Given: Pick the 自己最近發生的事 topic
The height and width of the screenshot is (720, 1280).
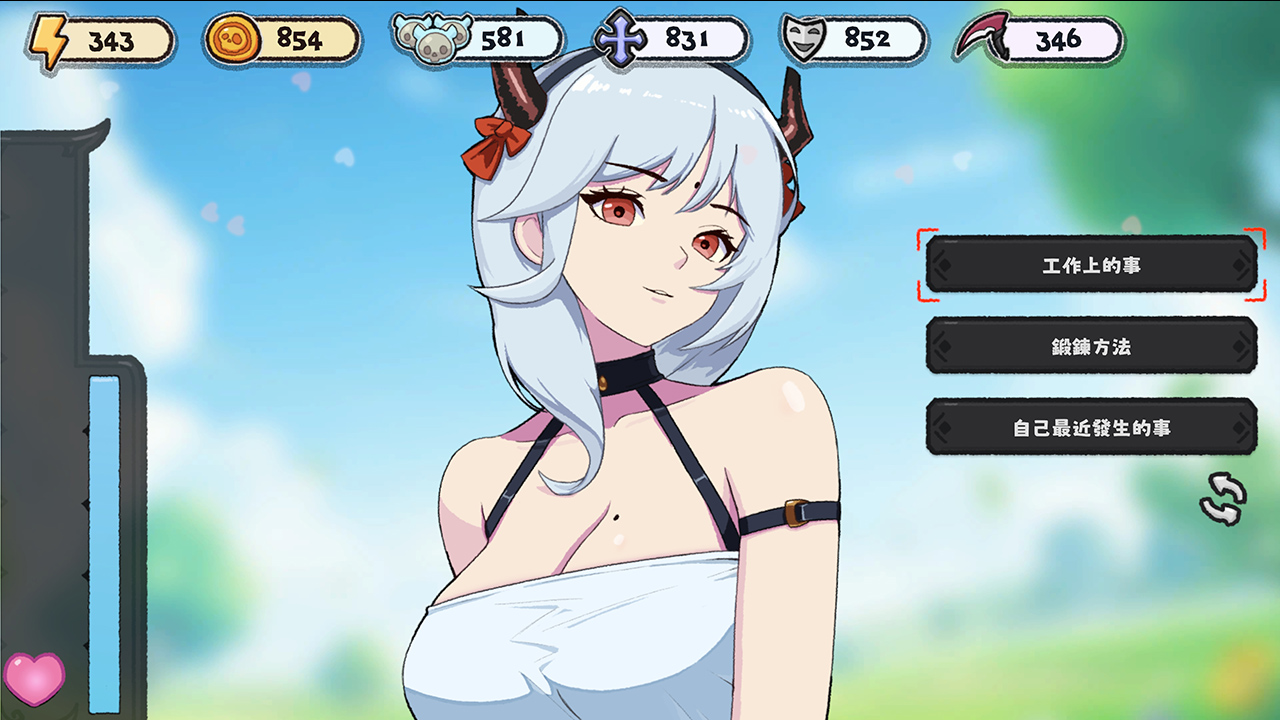Looking at the screenshot, I should [1091, 428].
